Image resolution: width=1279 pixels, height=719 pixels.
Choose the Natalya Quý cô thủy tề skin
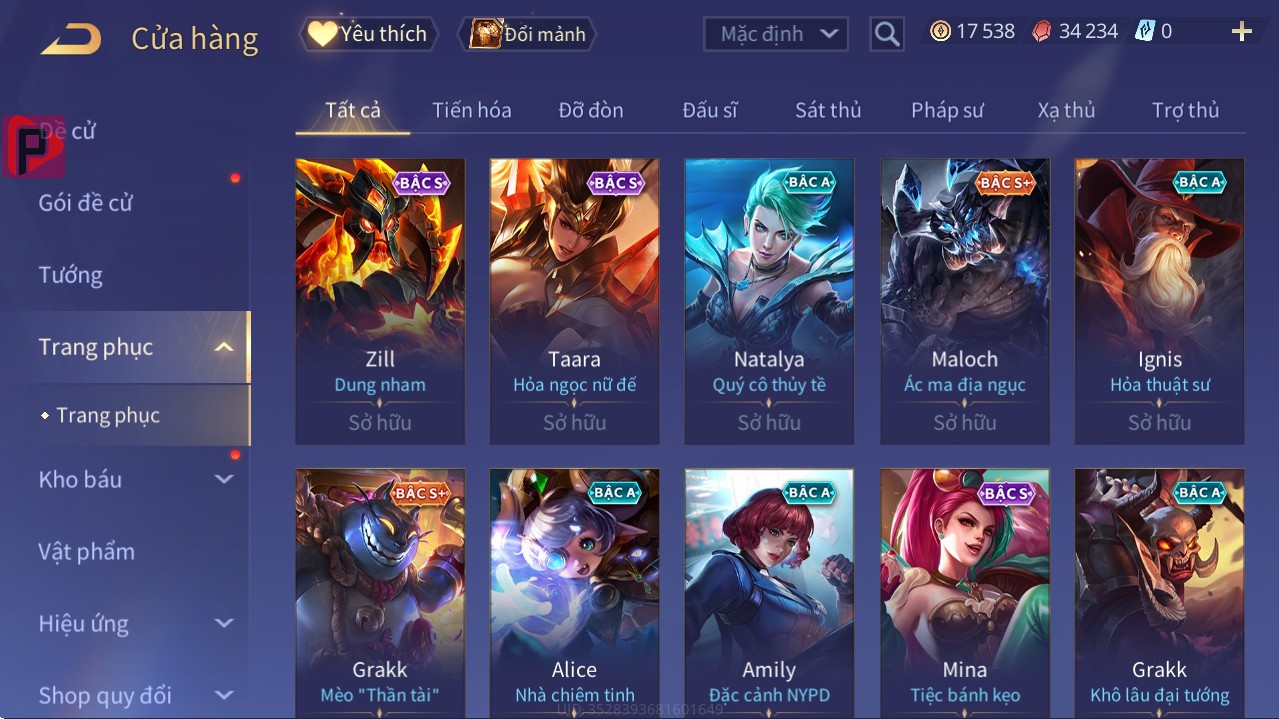point(769,300)
